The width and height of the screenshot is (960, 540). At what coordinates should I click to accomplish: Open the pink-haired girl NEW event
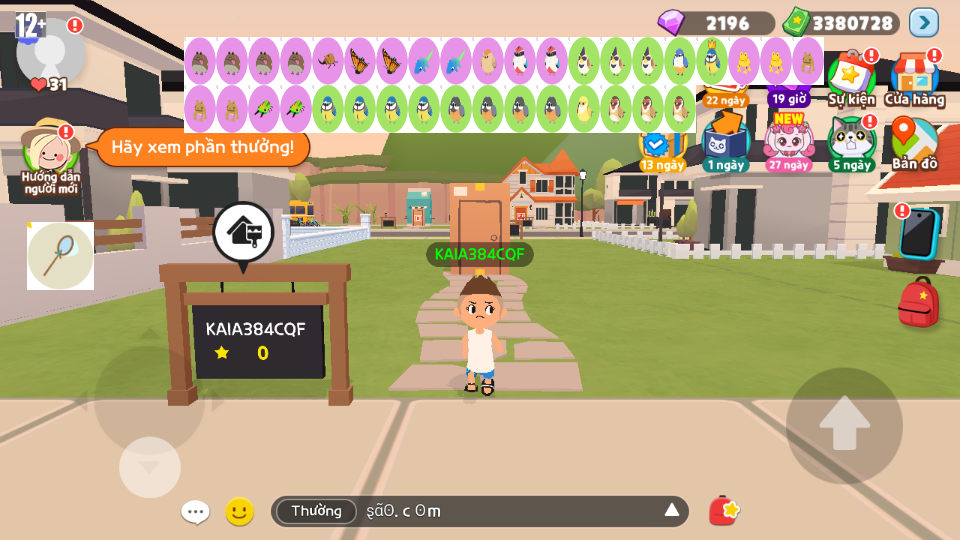[789, 142]
